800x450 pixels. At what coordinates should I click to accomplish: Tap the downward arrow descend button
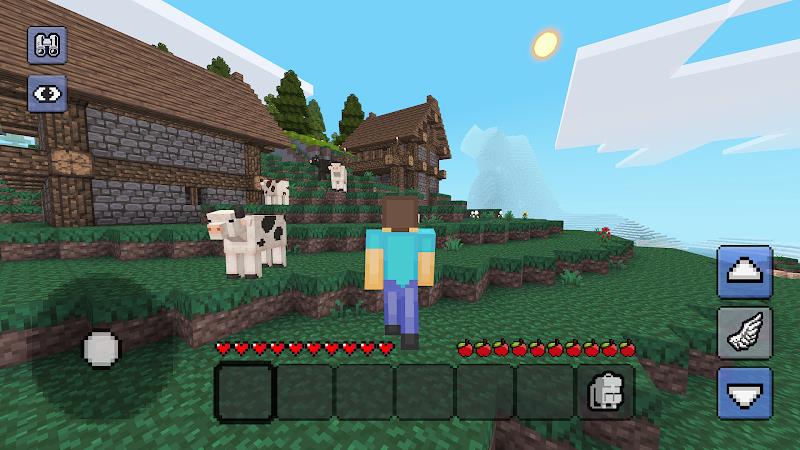744,393
